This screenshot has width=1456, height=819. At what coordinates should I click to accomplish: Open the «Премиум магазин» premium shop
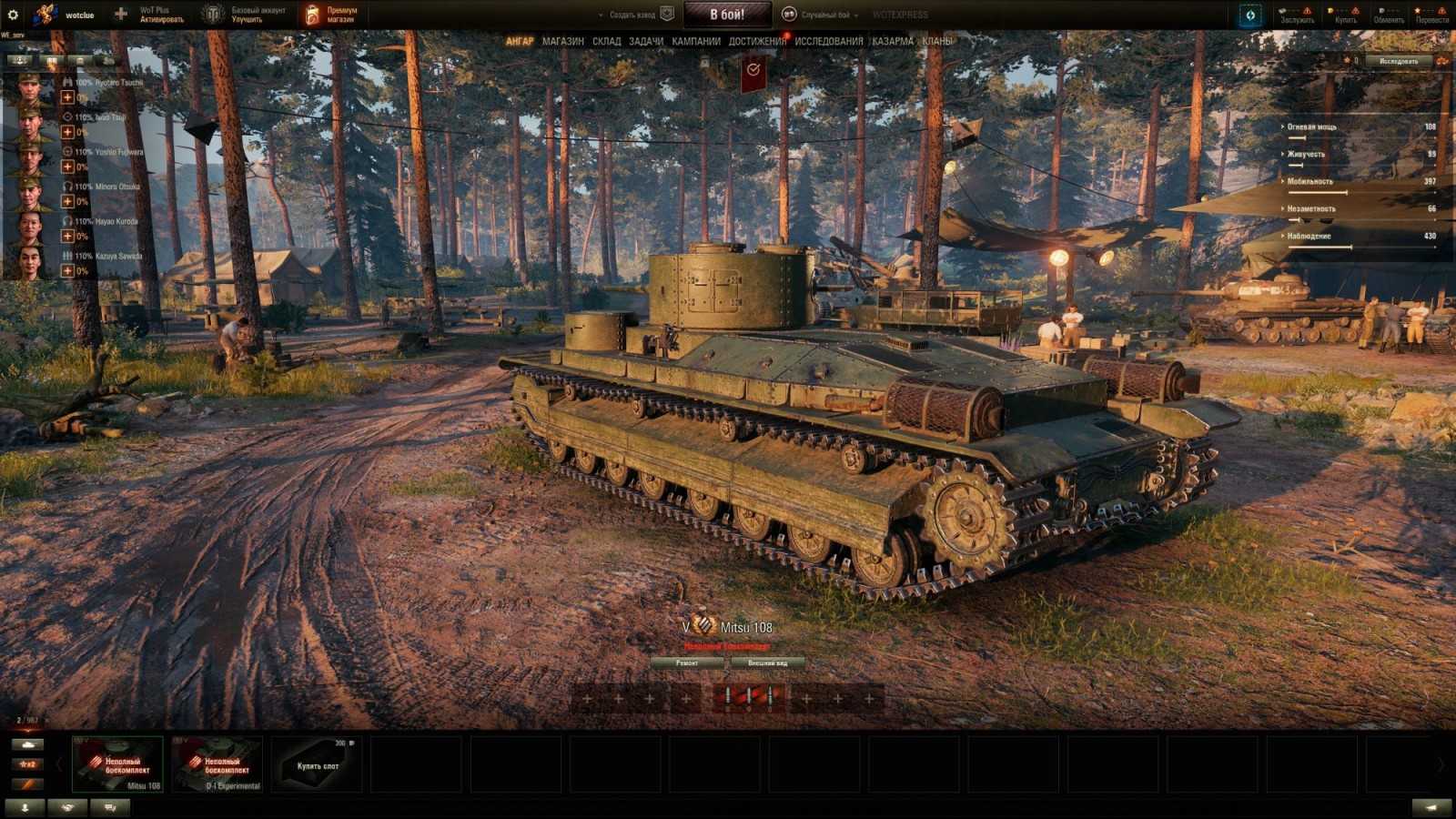332,15
